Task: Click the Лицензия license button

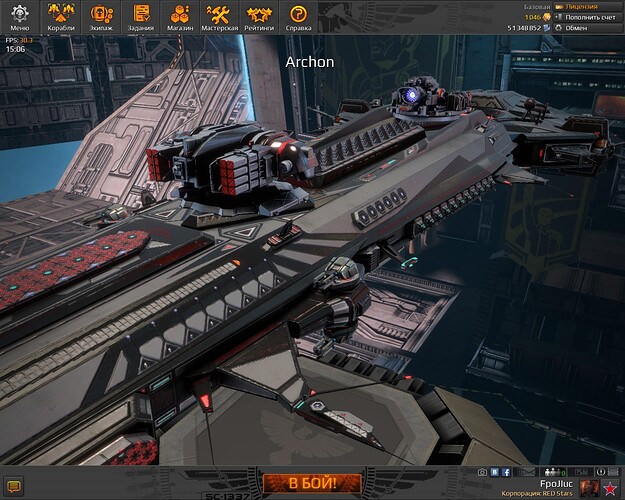Action: coord(588,6)
